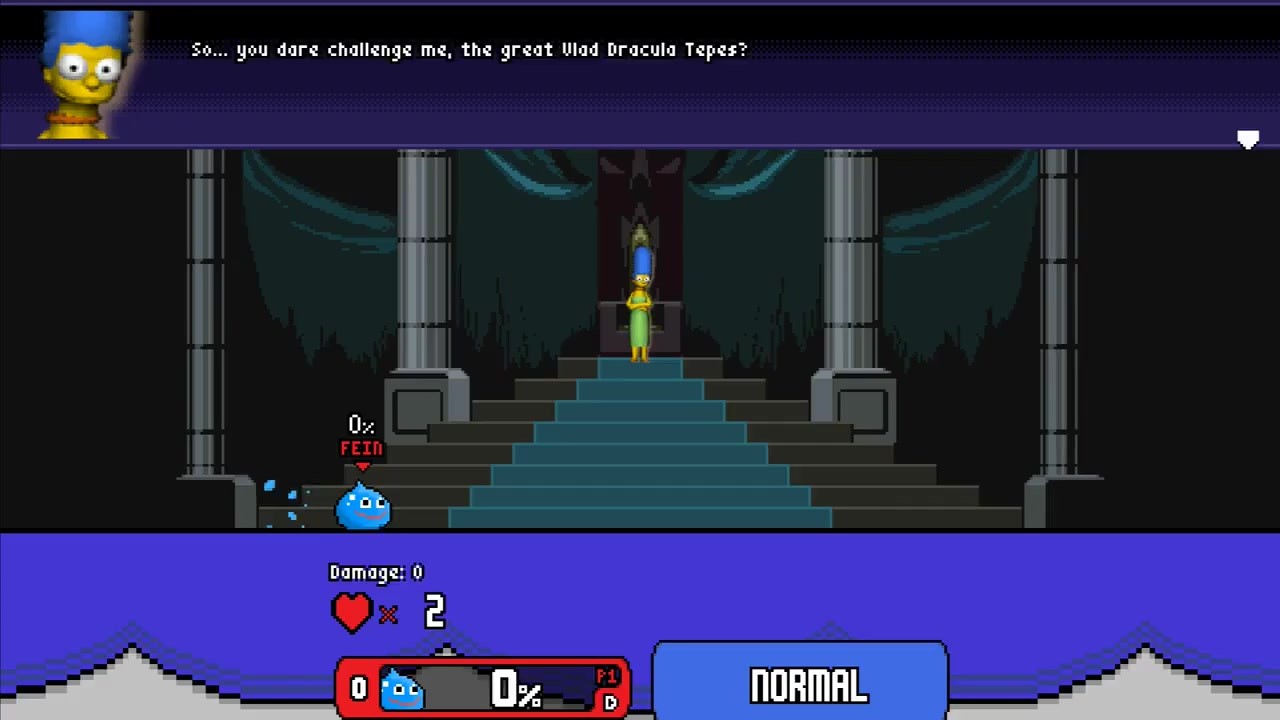Viewport: 1280px width, 720px height.
Task: Select the NORMAL difficulty panel
Action: (800, 683)
